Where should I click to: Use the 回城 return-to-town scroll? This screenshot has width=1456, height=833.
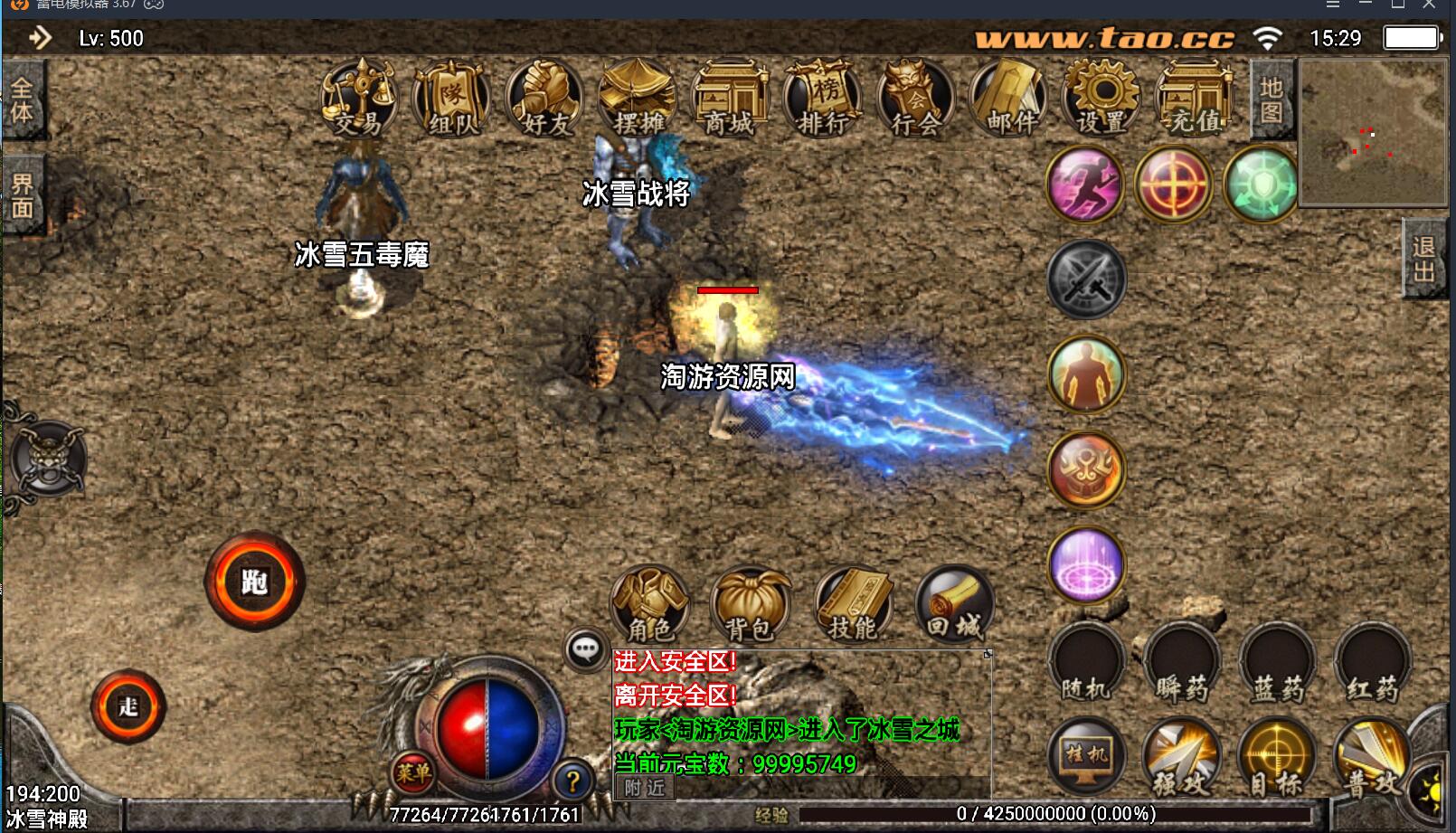954,604
